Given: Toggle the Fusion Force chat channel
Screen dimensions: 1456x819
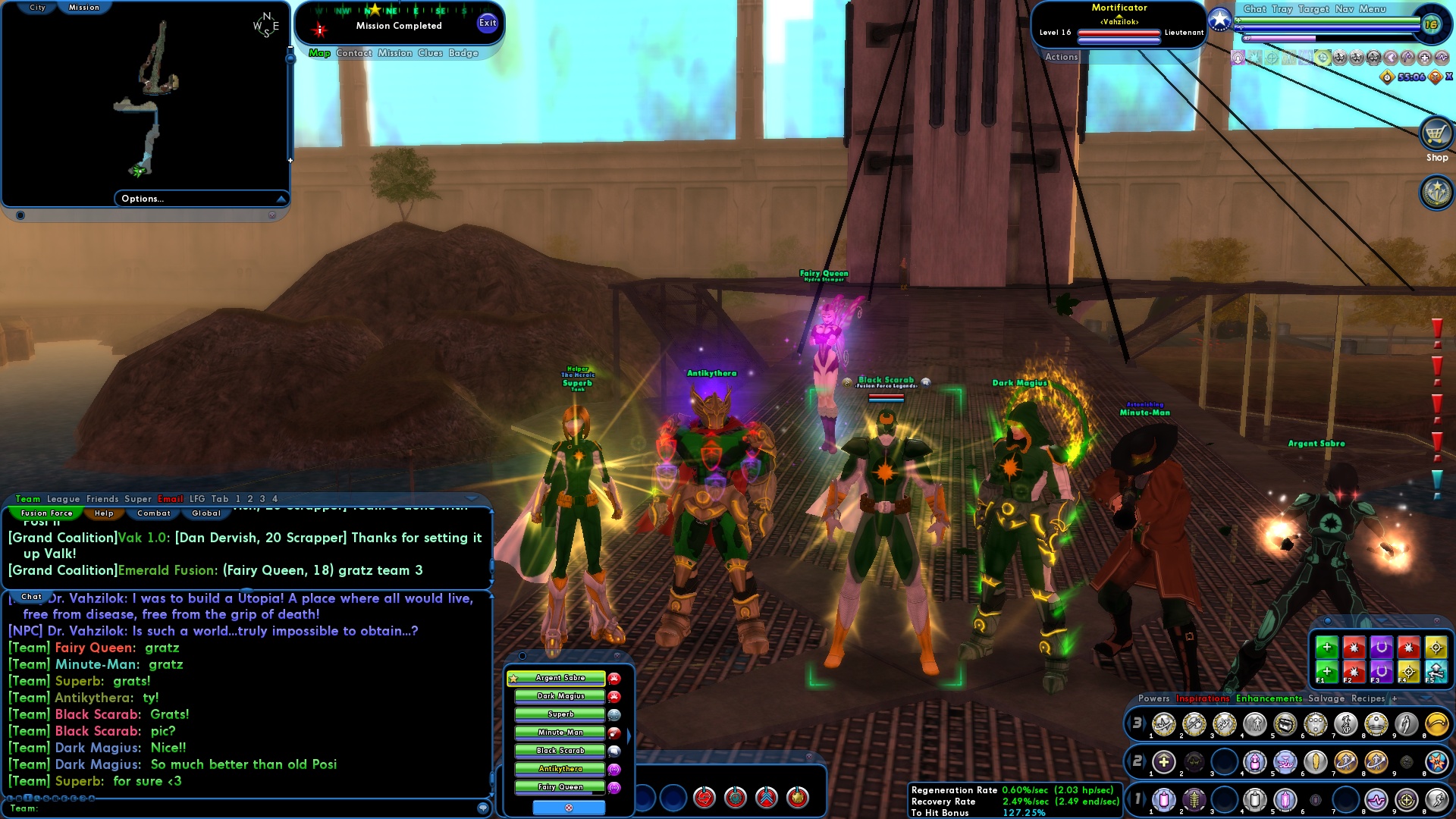Looking at the screenshot, I should (45, 513).
